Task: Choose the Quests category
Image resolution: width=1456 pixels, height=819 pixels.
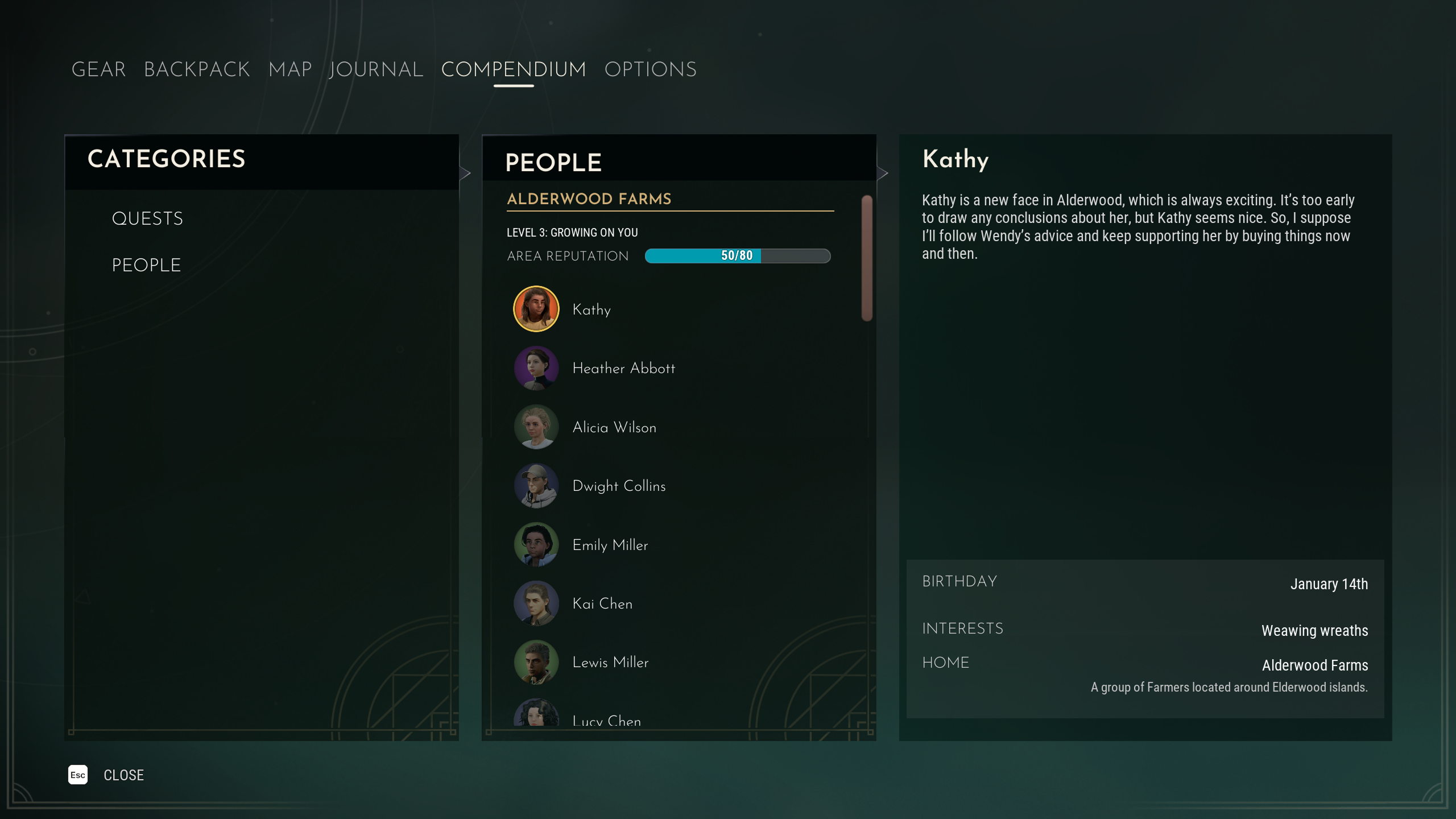Action: click(x=147, y=218)
